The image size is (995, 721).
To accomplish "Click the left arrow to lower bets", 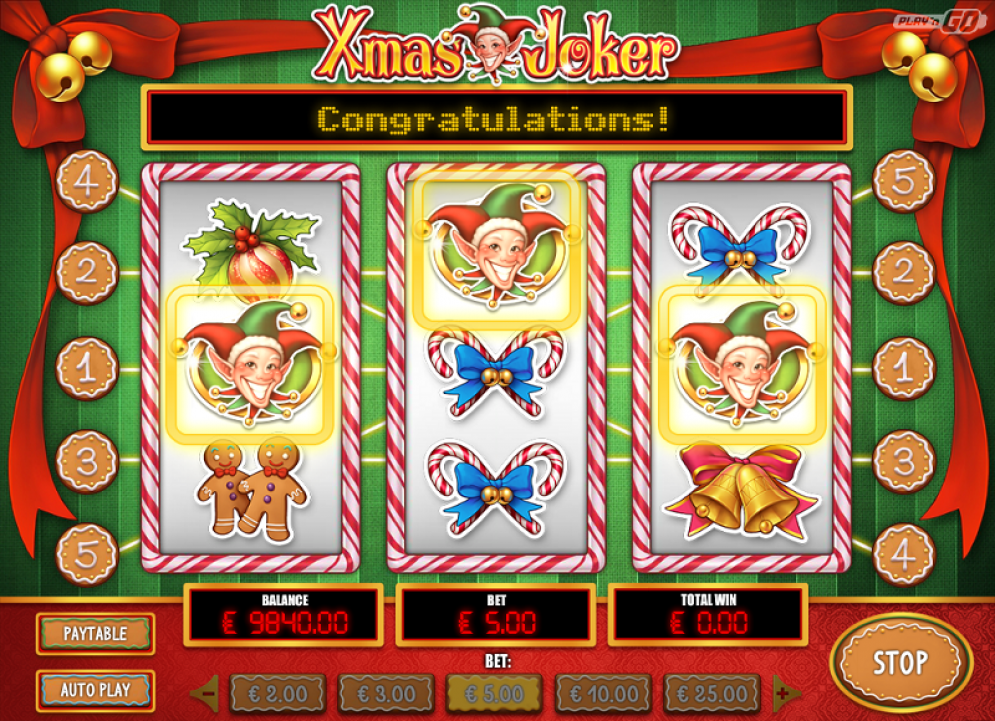I will pos(207,692).
